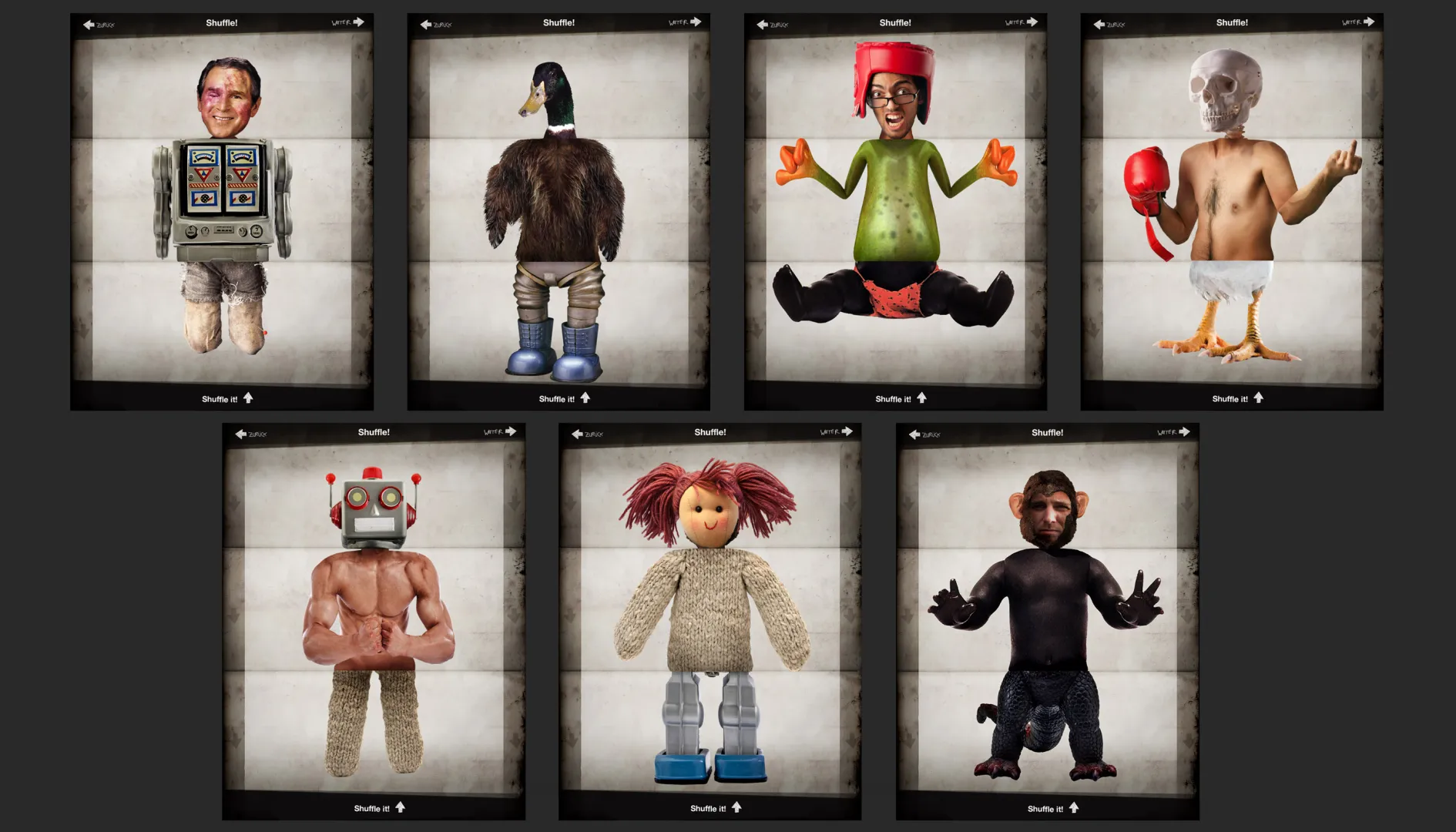The image size is (1456, 832).
Task: Click Zurück above the monkey-headed figure
Action: pos(924,434)
